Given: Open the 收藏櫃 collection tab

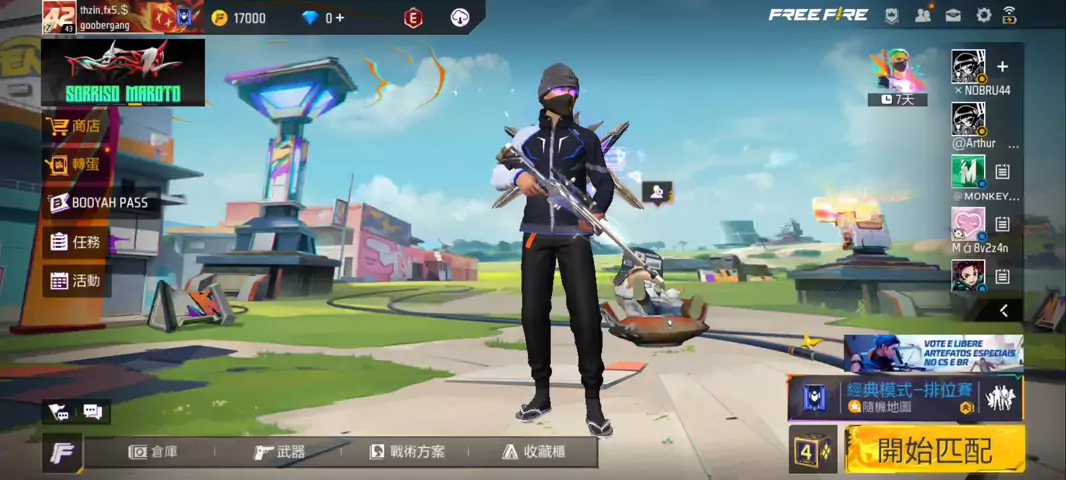Looking at the screenshot, I should [537, 452].
